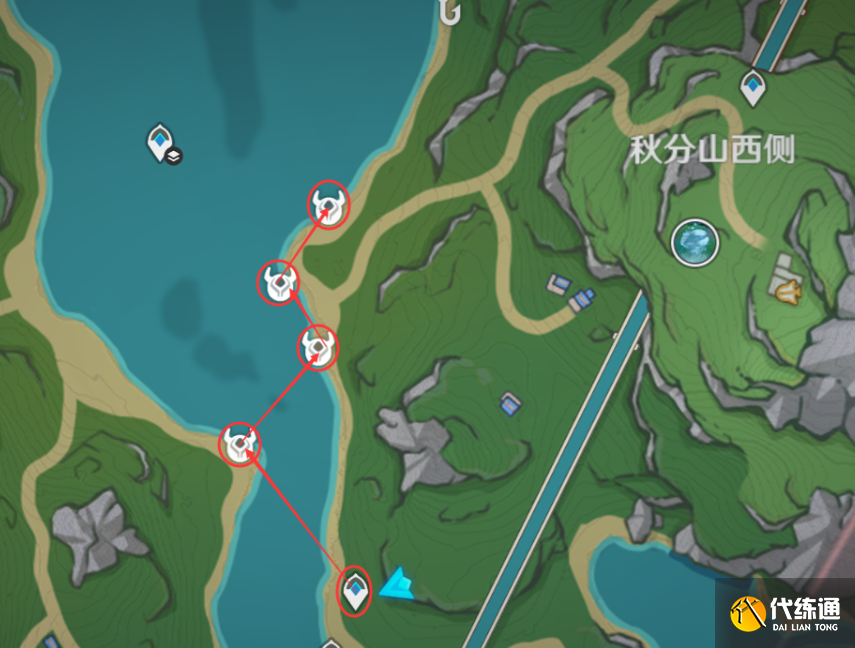Open the teleport waypoint with the layers badge
The height and width of the screenshot is (648, 855).
point(160,143)
